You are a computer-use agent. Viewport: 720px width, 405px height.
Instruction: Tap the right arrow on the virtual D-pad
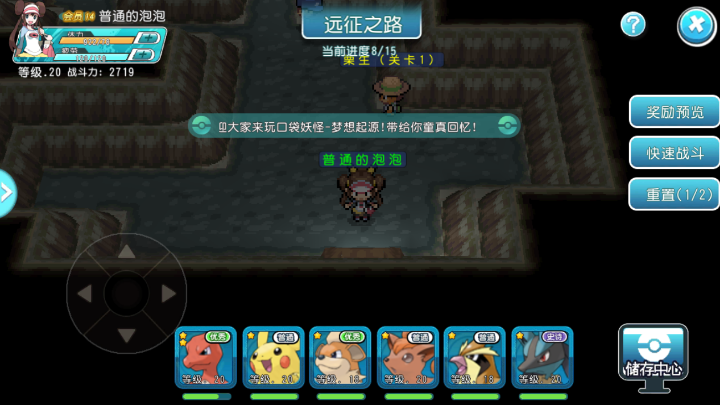tap(168, 293)
